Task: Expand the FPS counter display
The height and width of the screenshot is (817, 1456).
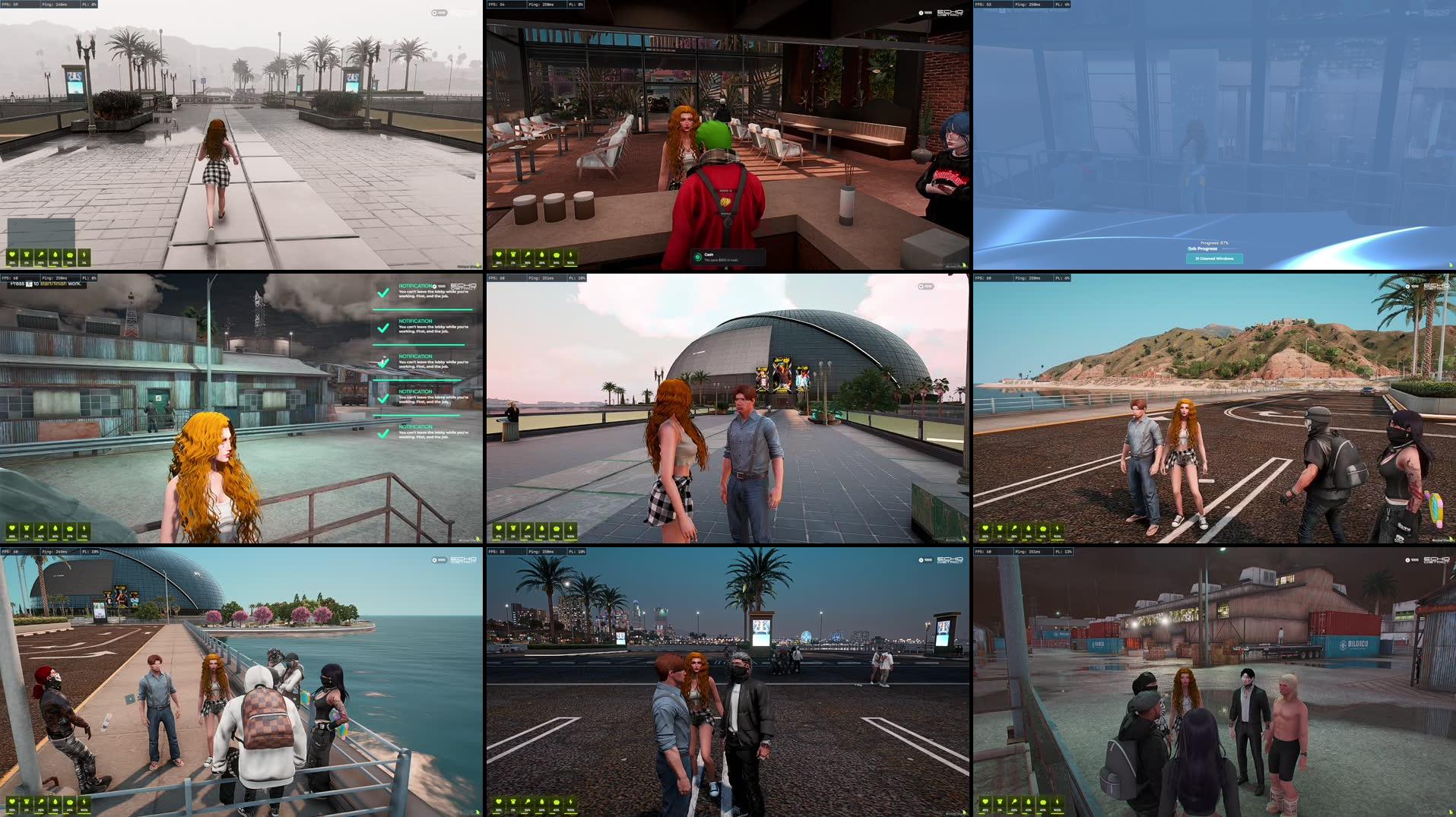Action: pos(496,5)
